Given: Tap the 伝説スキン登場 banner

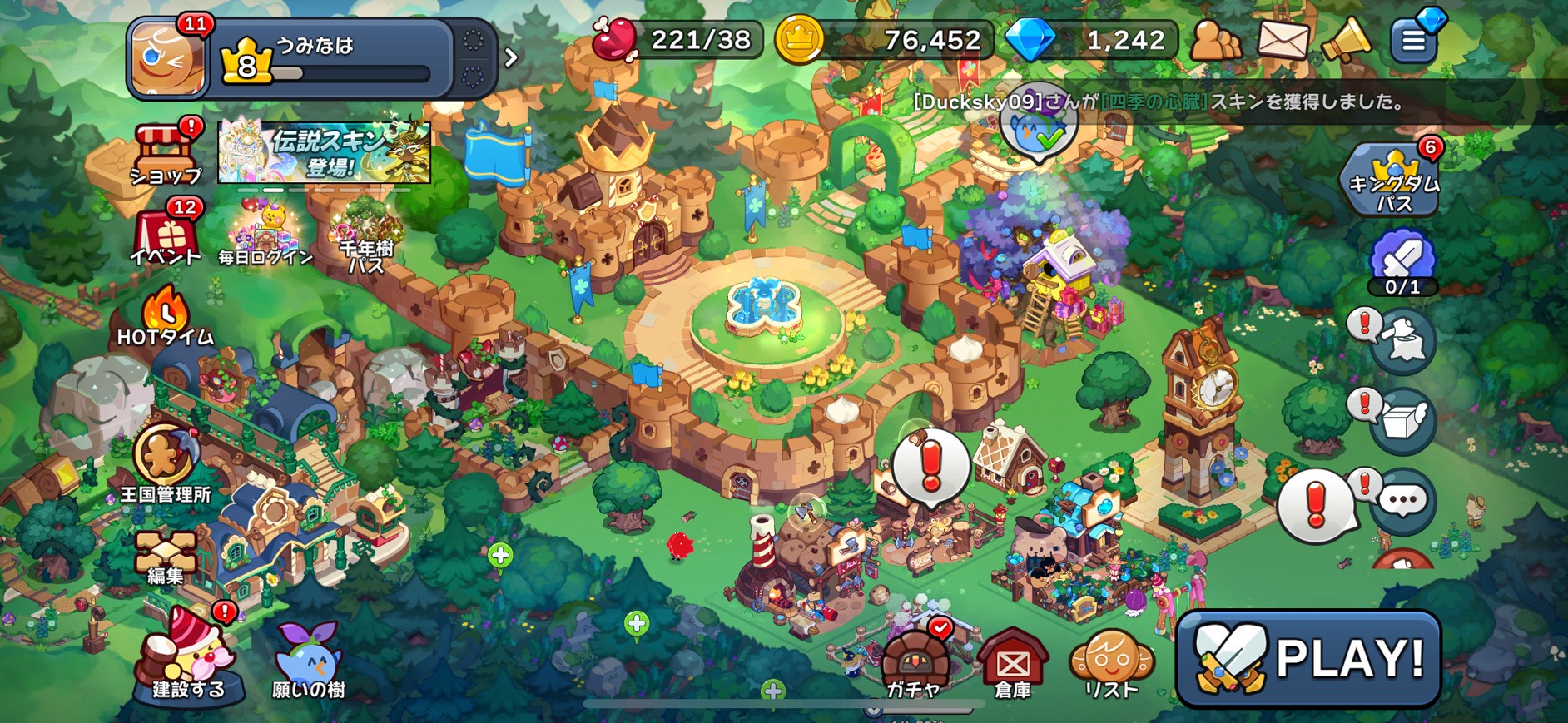Looking at the screenshot, I should 325,152.
